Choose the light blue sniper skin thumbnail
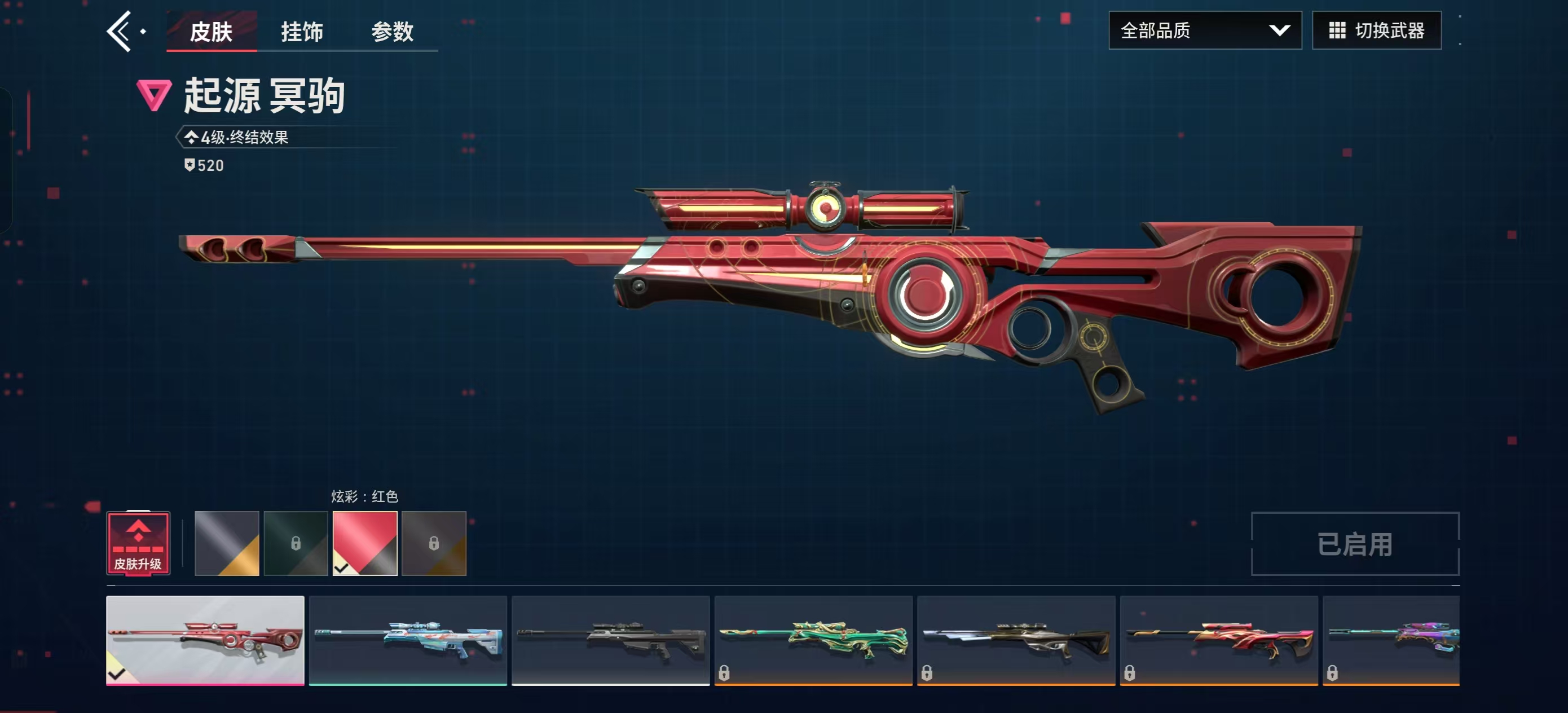 [x=408, y=640]
